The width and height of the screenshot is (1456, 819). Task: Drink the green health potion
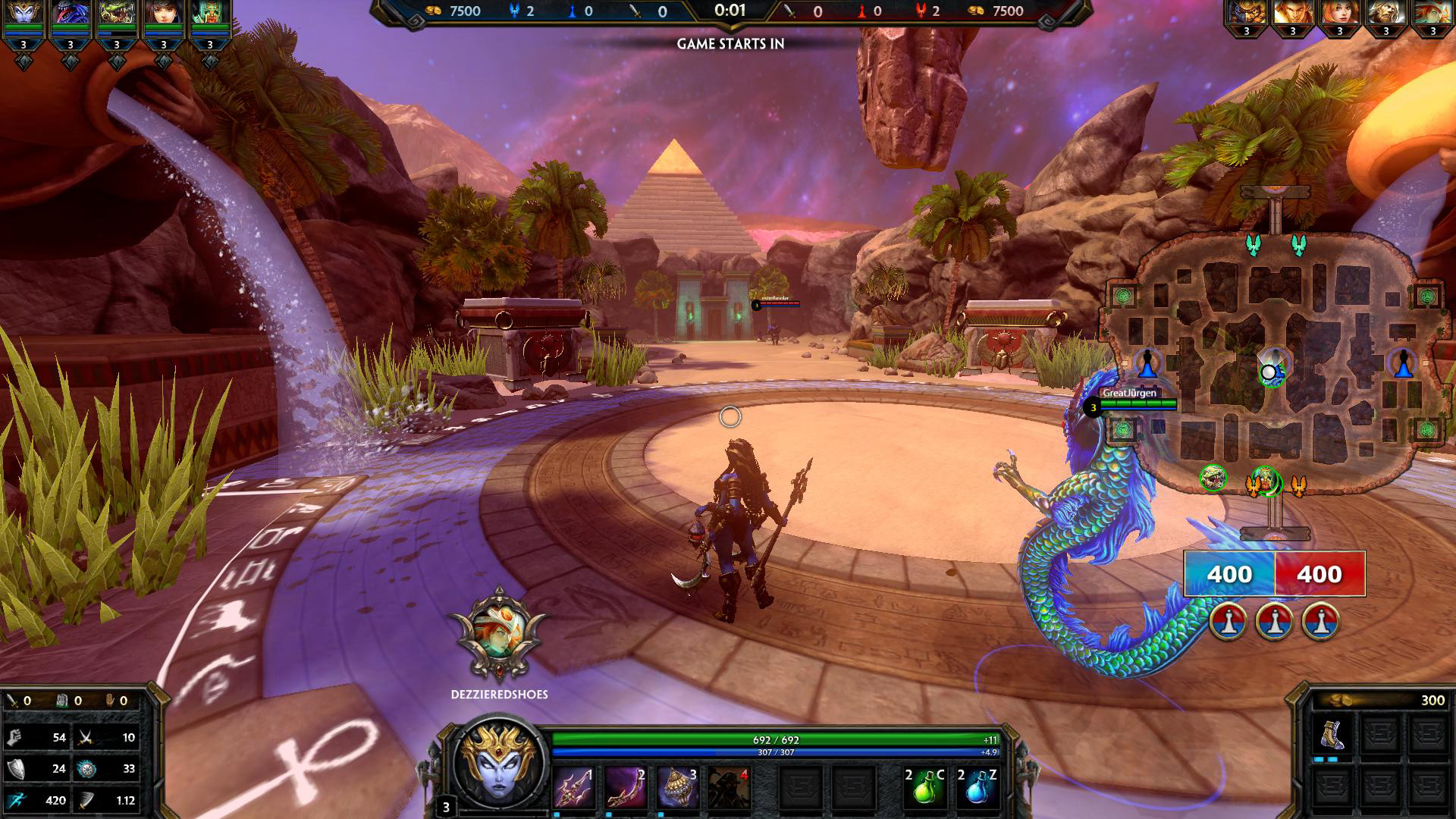(x=924, y=789)
